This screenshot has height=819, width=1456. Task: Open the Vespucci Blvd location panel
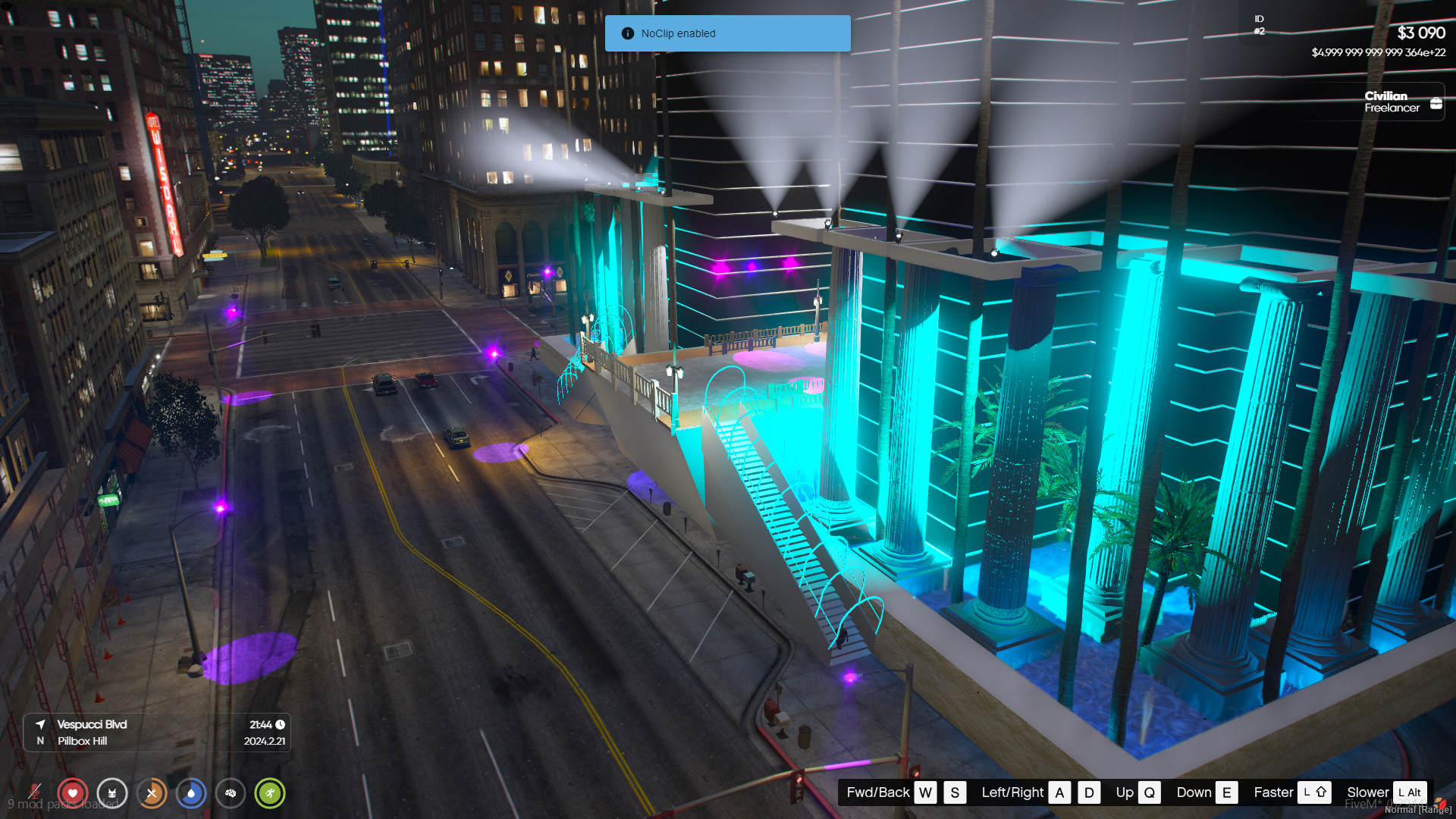[x=157, y=733]
